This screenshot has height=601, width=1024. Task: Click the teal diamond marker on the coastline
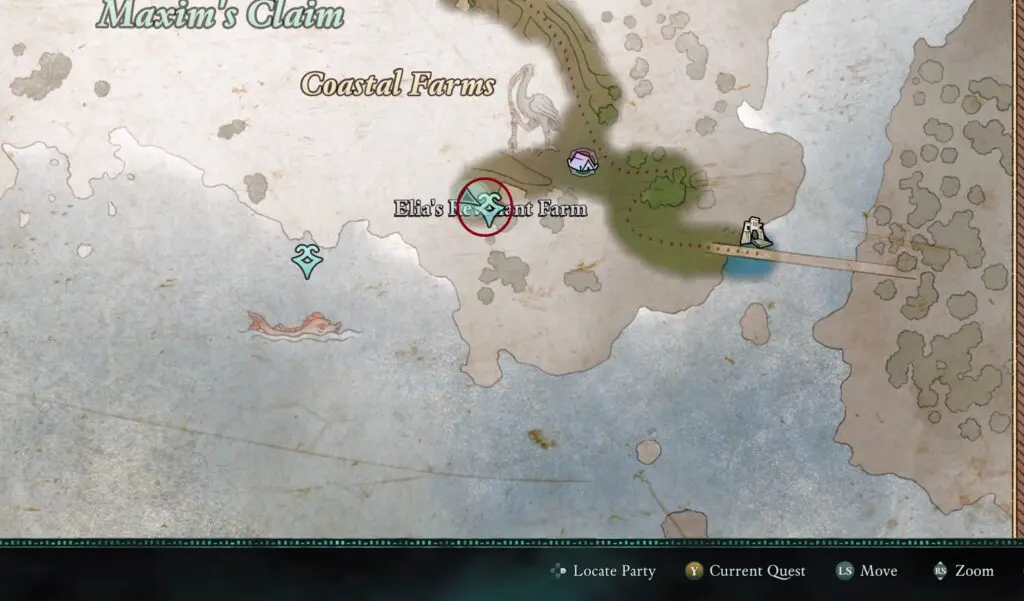[307, 259]
